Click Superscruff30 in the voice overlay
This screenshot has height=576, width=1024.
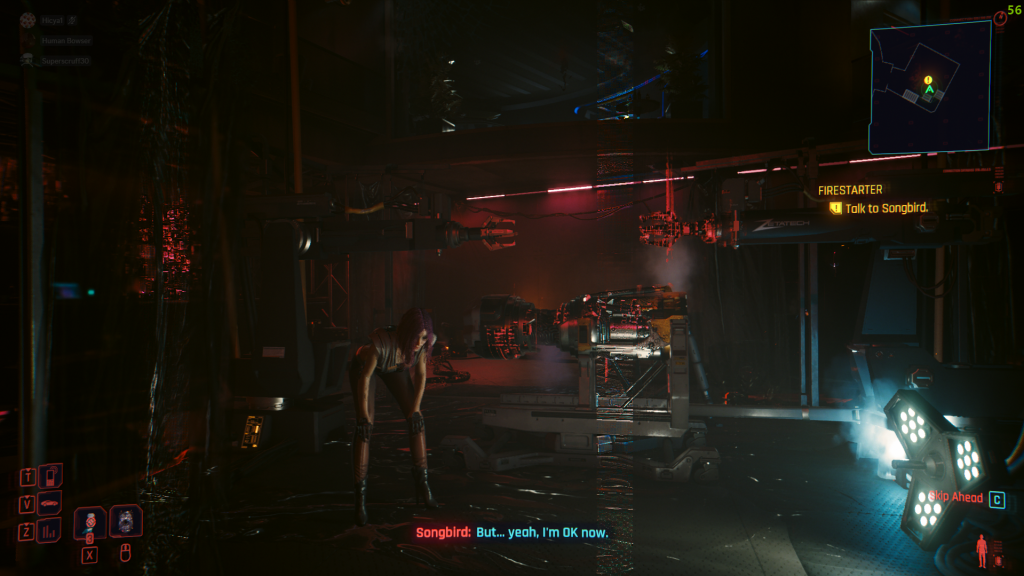(x=64, y=60)
